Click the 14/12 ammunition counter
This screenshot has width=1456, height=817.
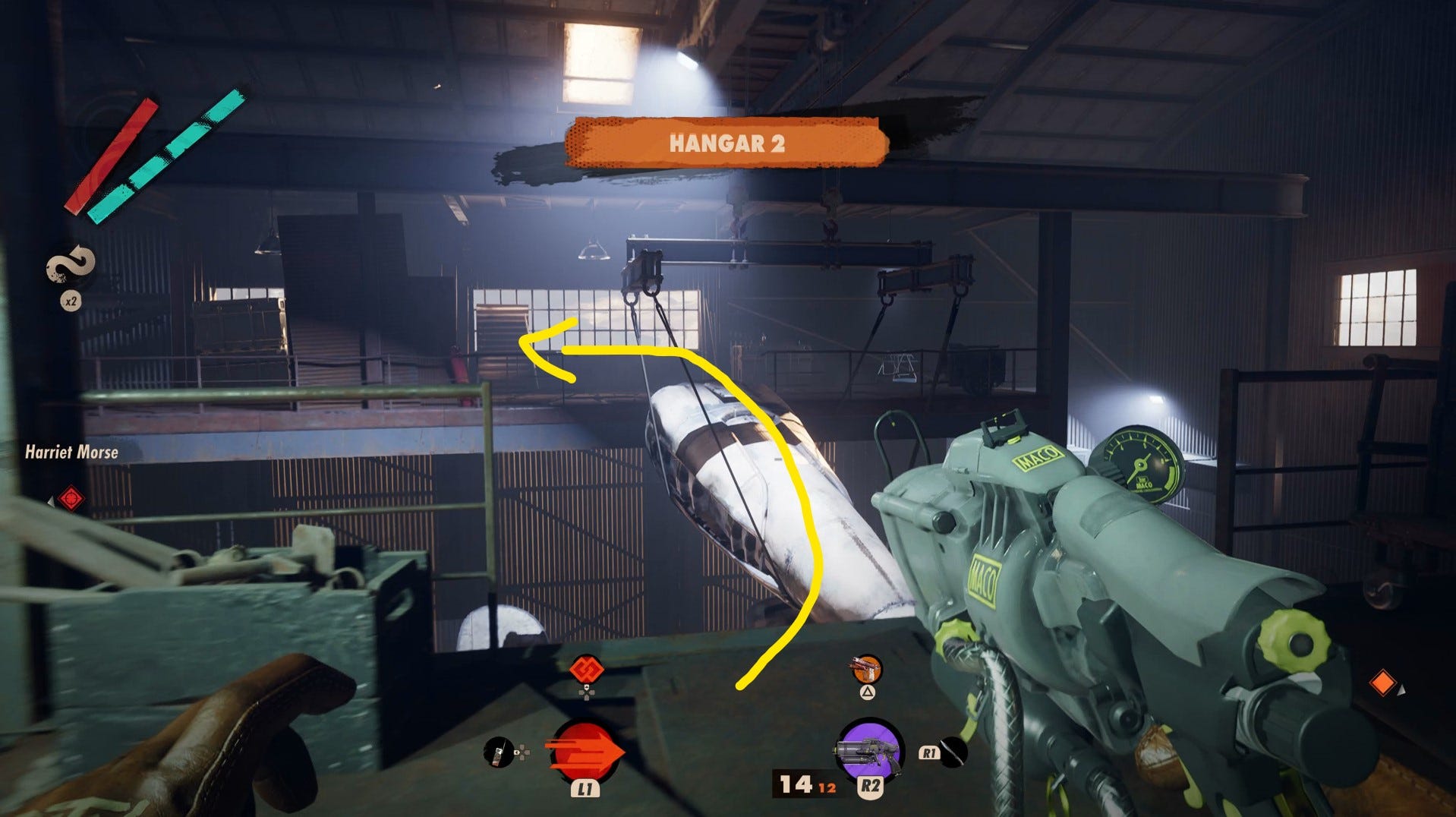point(802,785)
